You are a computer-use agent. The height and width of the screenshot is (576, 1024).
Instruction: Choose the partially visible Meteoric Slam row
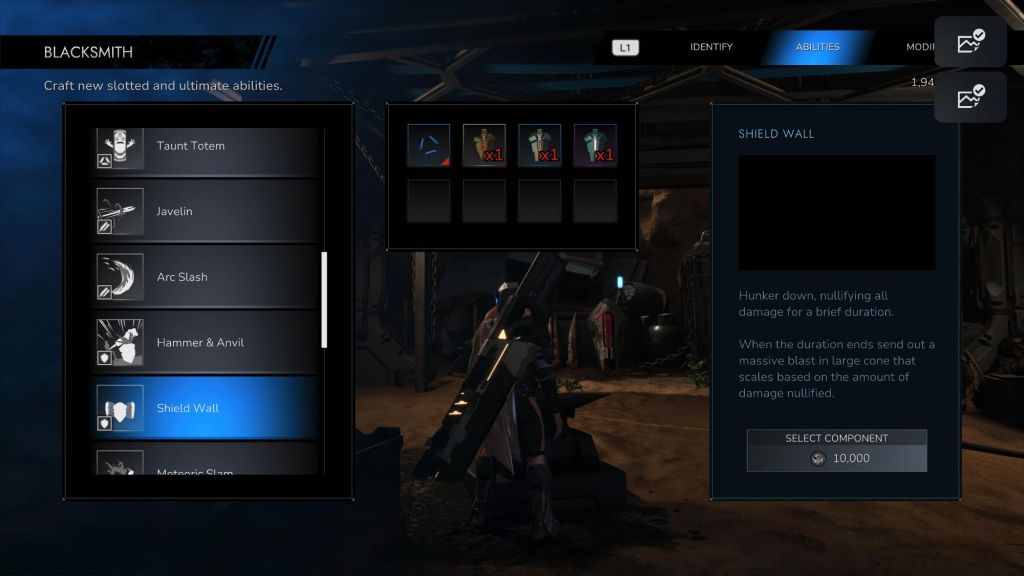pos(205,468)
